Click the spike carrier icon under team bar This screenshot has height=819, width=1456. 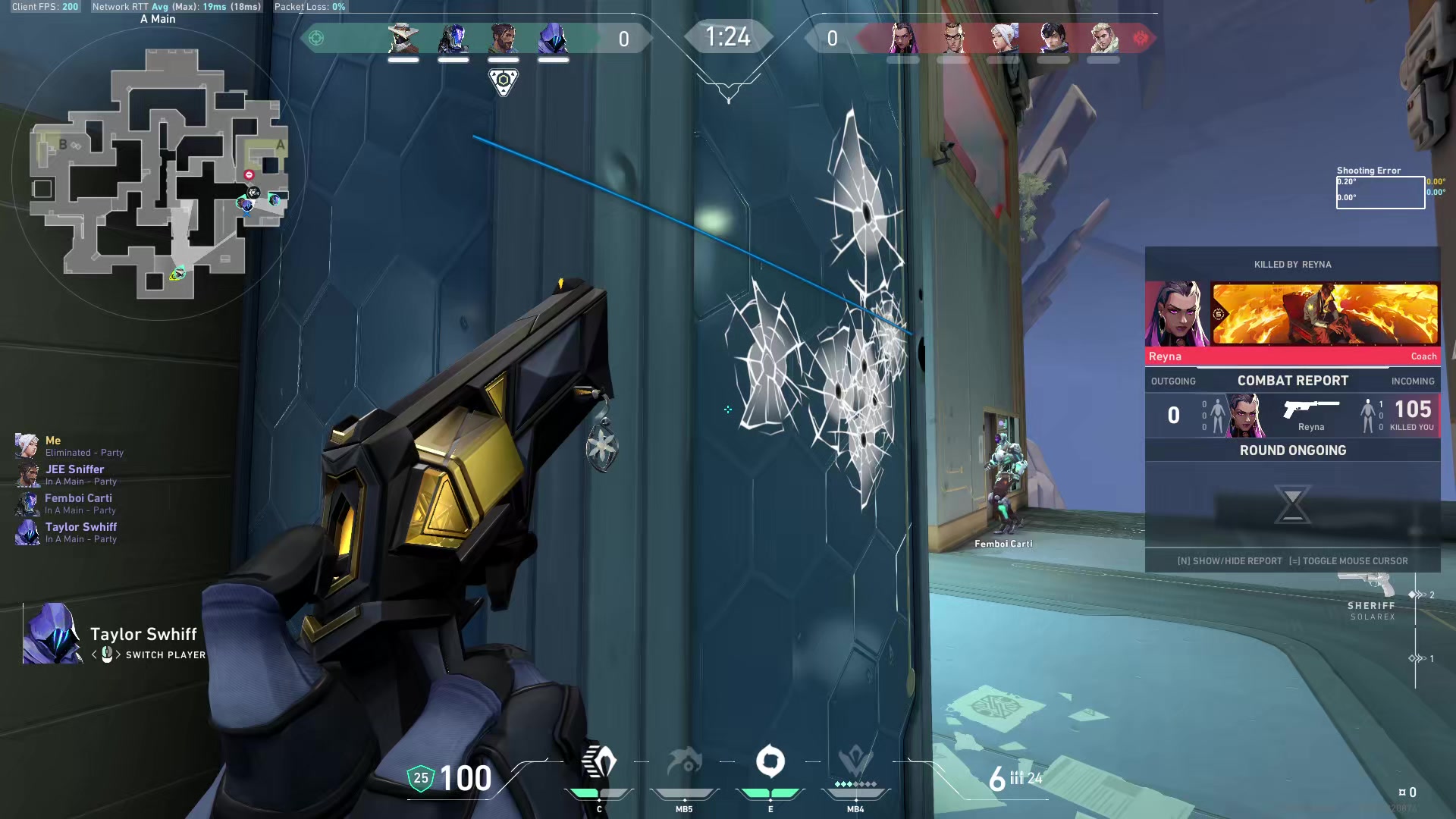[x=504, y=81]
